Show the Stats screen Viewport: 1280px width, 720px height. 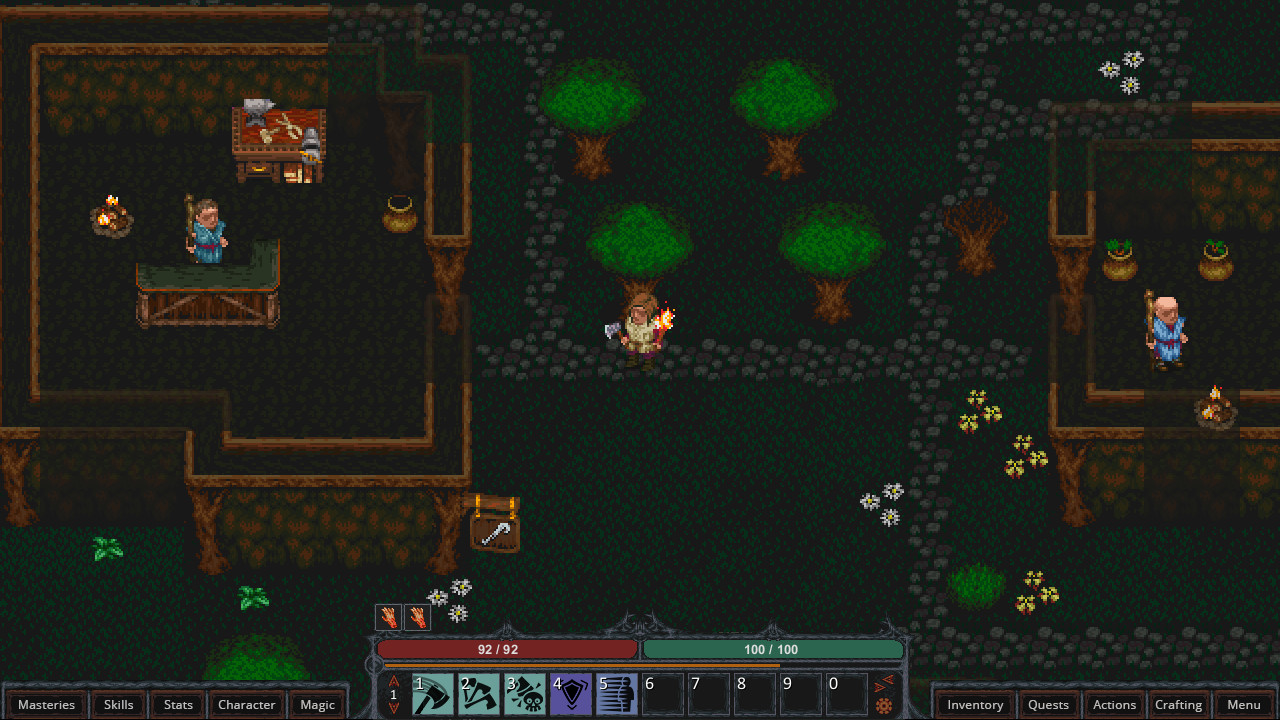click(178, 704)
